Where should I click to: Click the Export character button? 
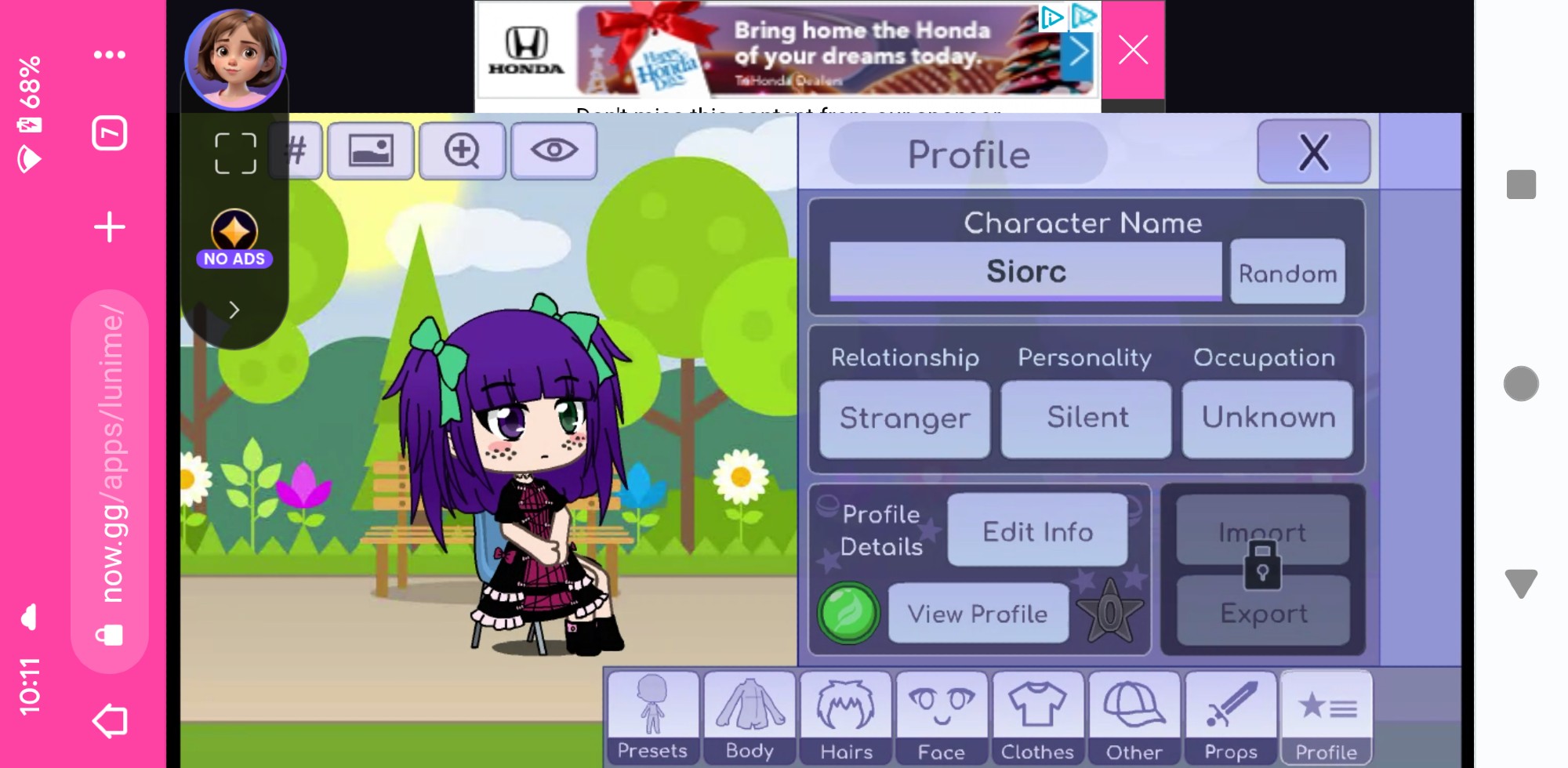point(1263,613)
